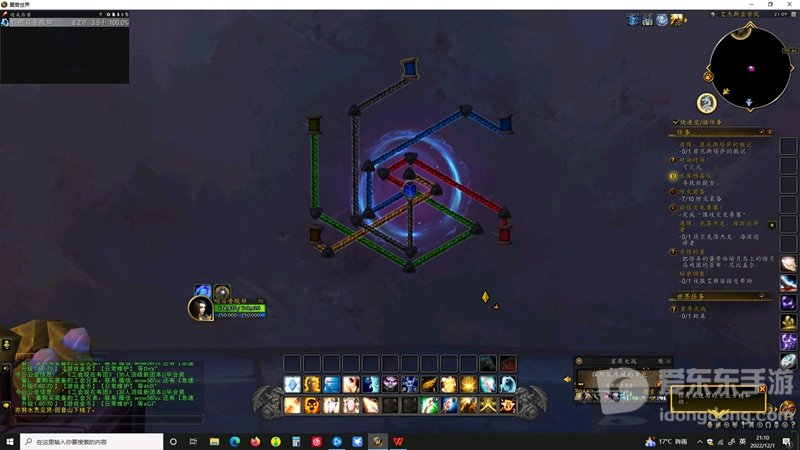Viewport: 800px width, 450px height.
Task: Open the Windows Start menu
Action: [x=11, y=441]
